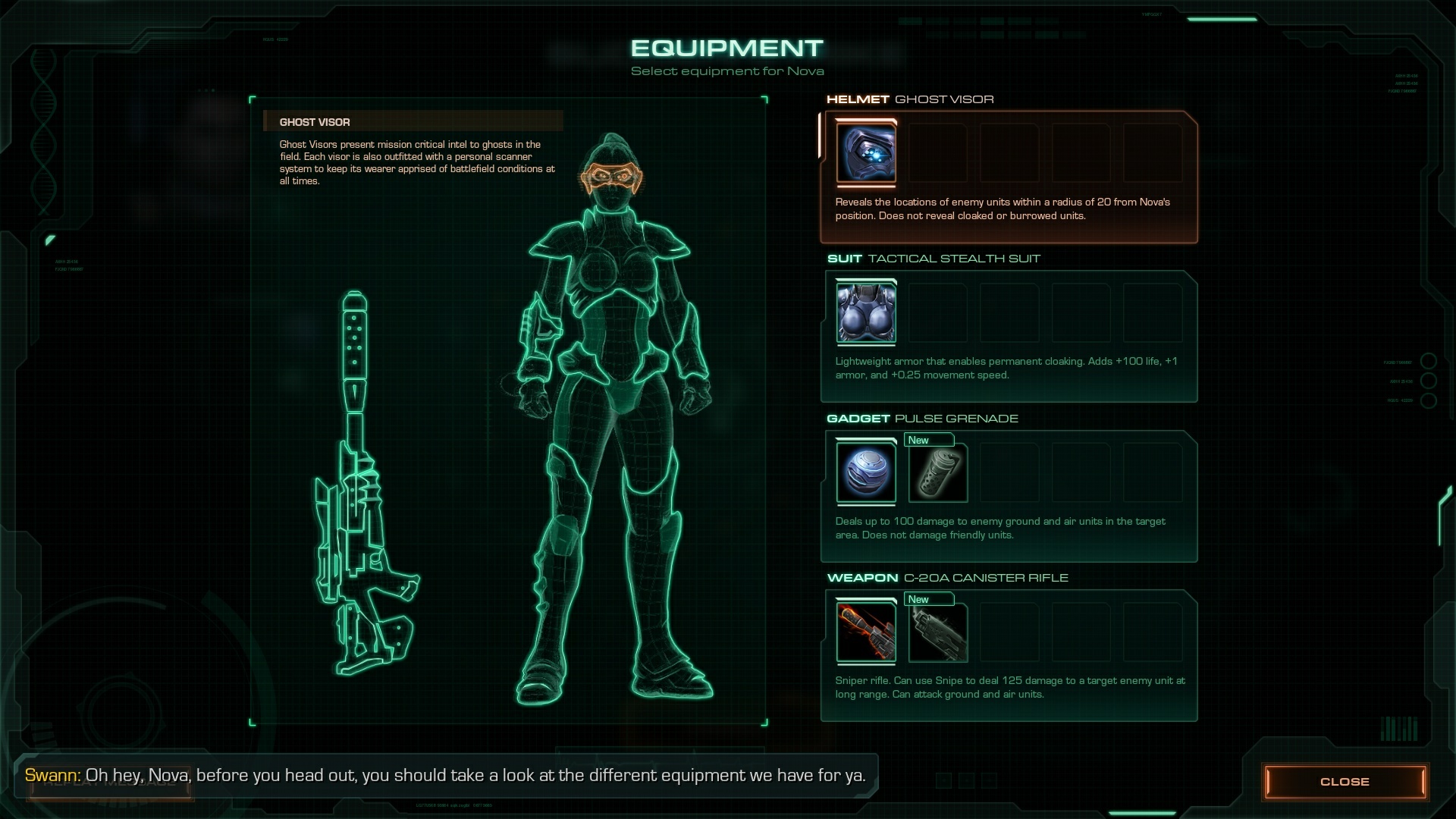
Task: Choose the new dark weapon option
Action: [x=938, y=632]
